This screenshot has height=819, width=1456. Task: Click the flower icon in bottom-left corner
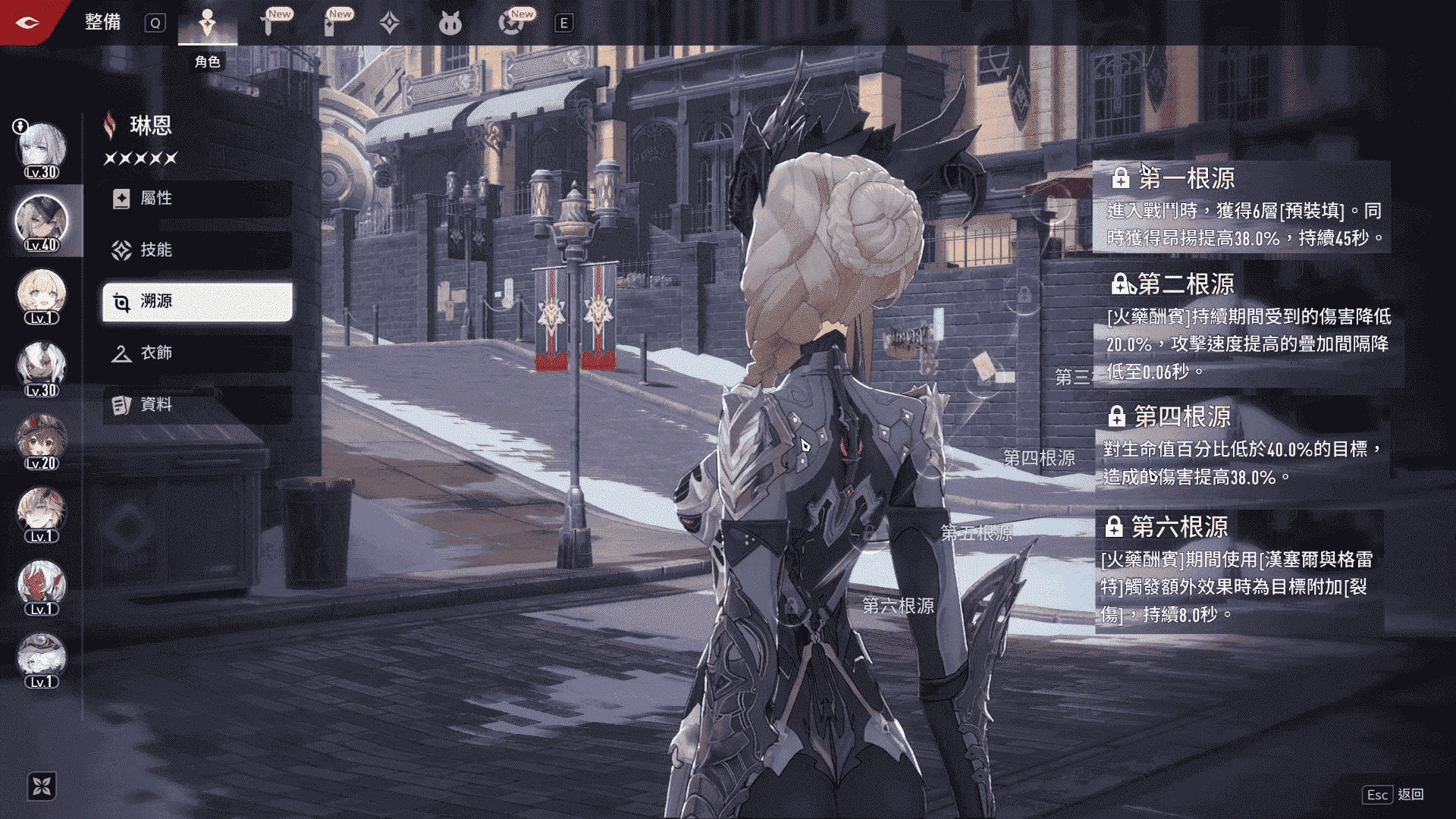pos(42,786)
